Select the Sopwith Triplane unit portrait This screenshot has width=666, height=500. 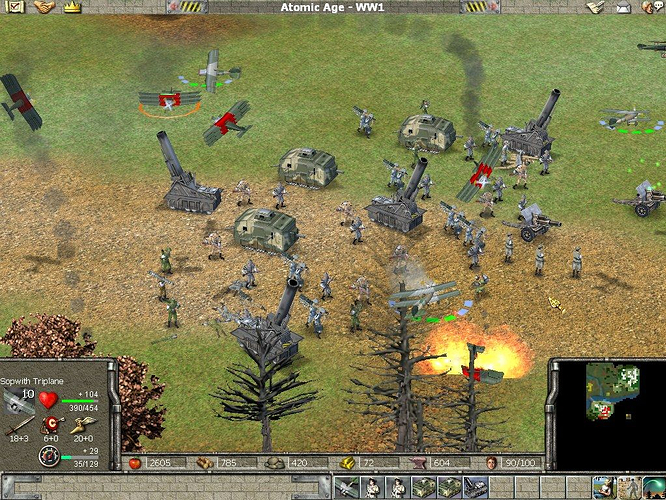point(18,400)
